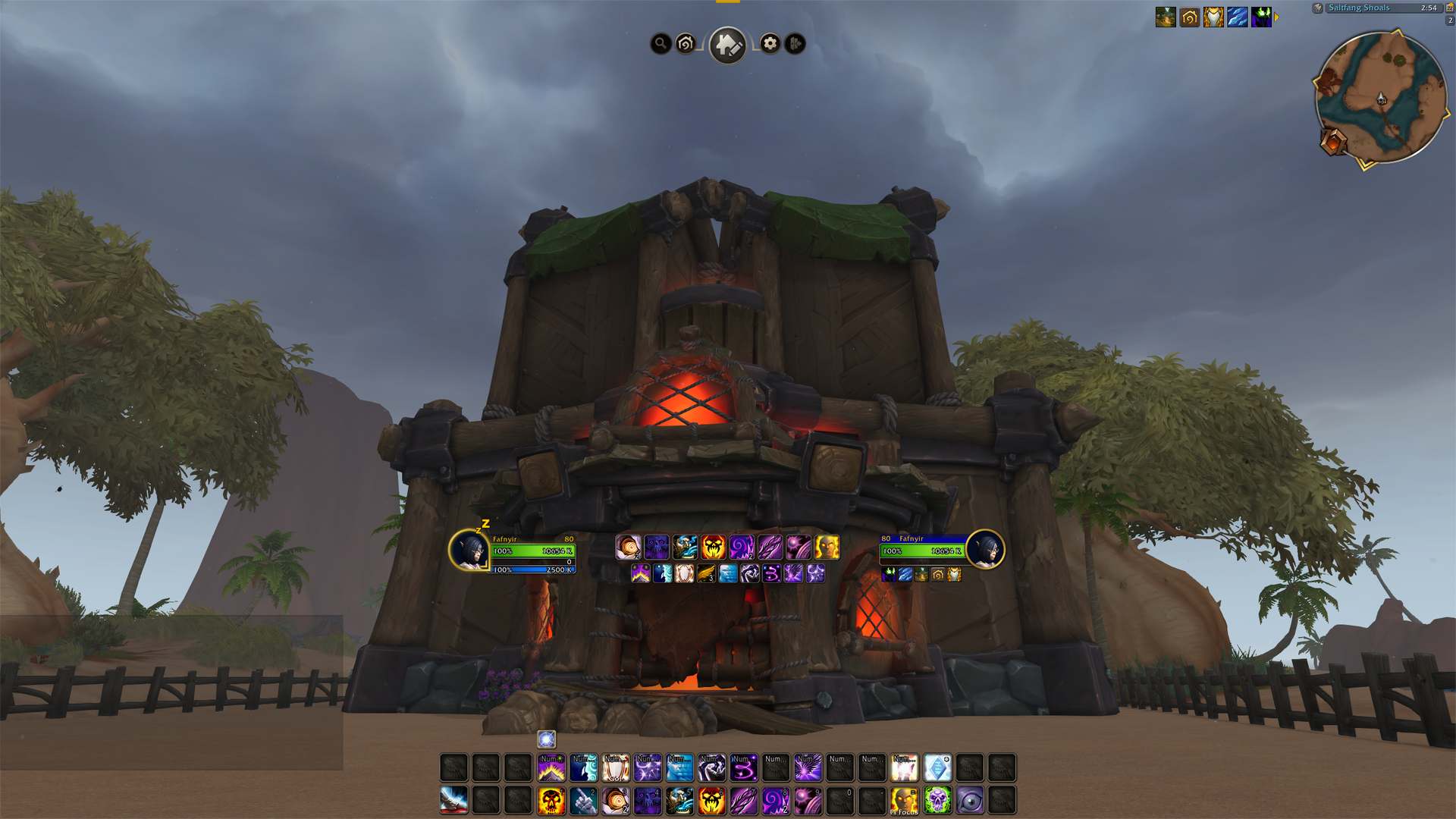Open the house editor with the pencil icon
1456x819 pixels.
(727, 45)
